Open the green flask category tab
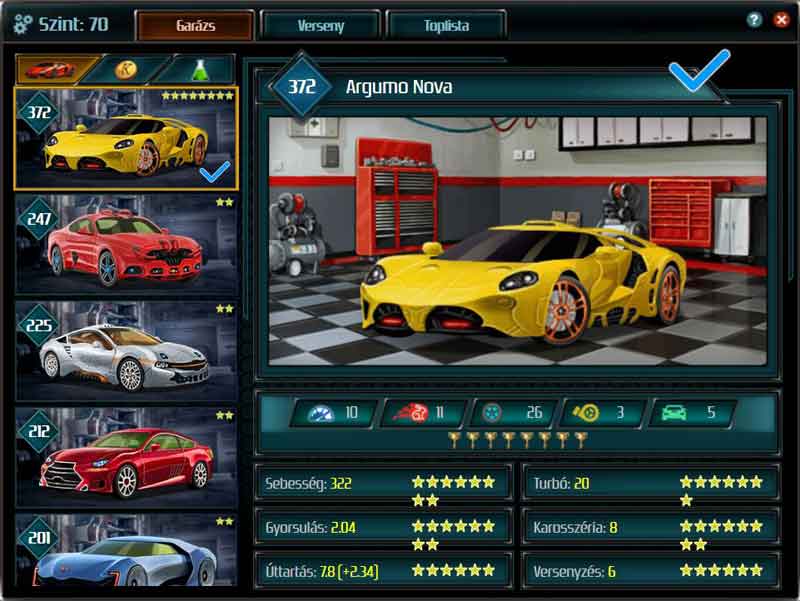Screen dimensions: 800x601 tap(199, 69)
